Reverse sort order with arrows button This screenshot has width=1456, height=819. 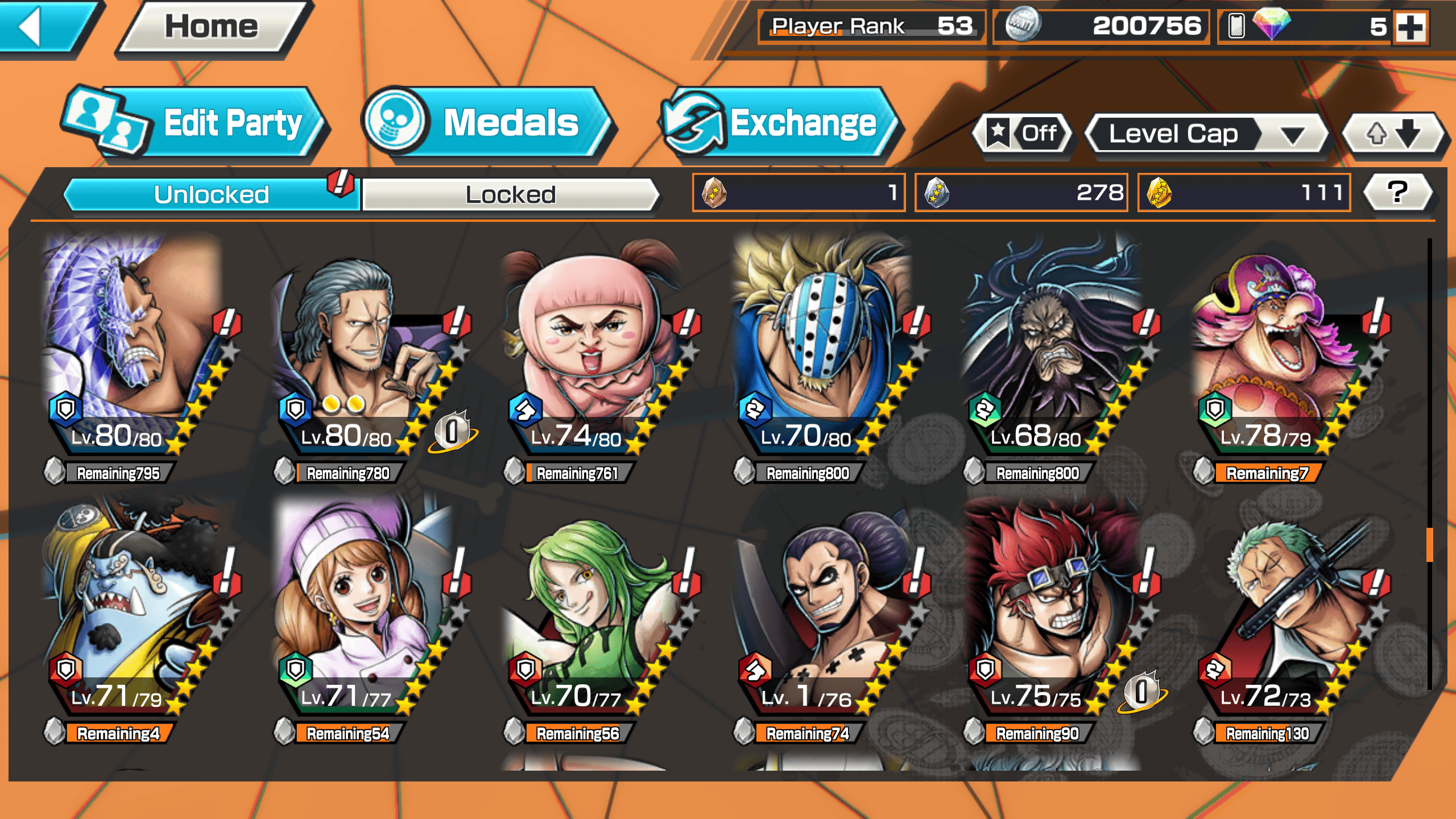(1393, 134)
